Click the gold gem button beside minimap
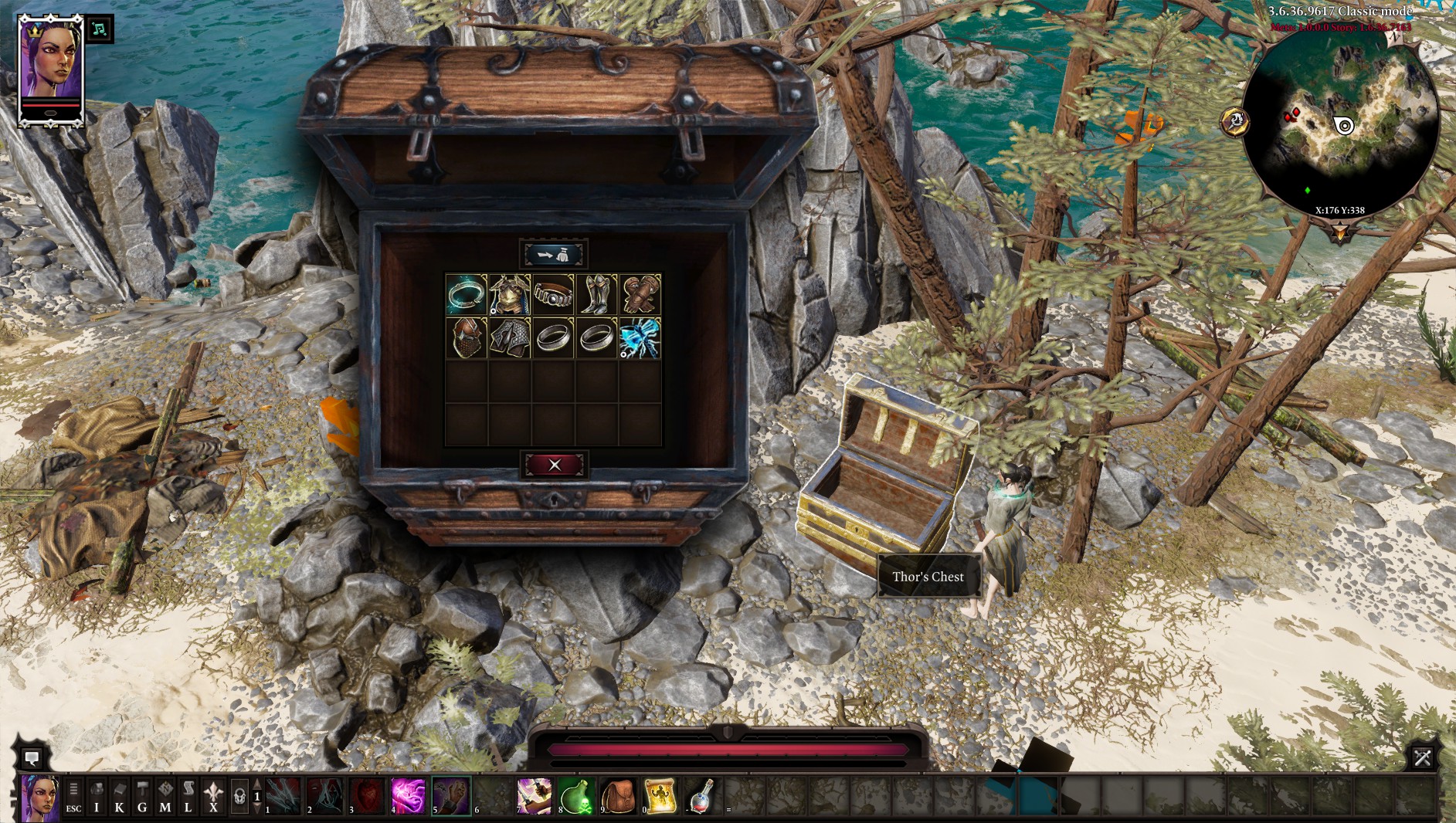The image size is (1456, 823). (1235, 121)
